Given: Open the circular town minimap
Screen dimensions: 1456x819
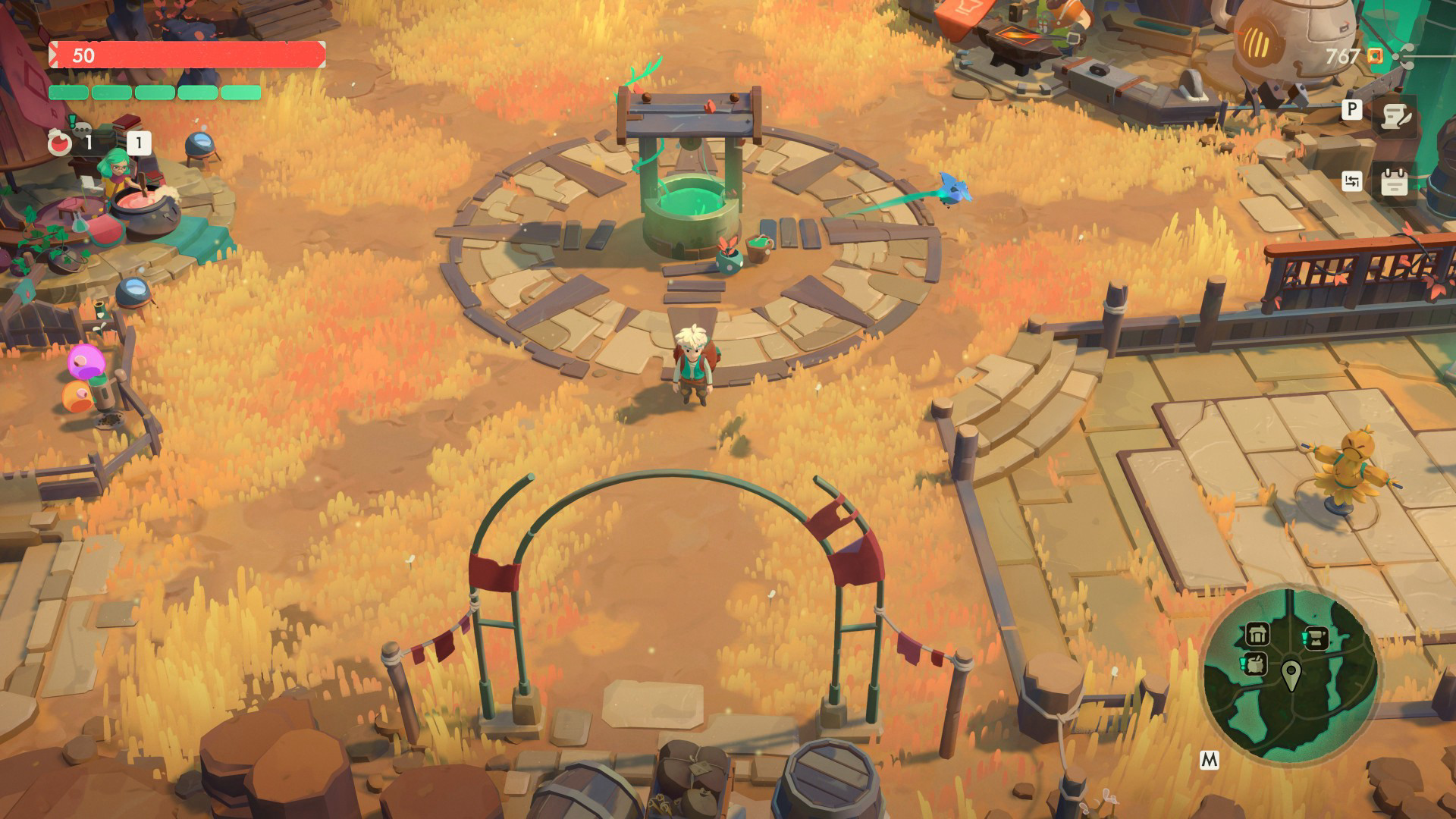Looking at the screenshot, I should click(1290, 672).
